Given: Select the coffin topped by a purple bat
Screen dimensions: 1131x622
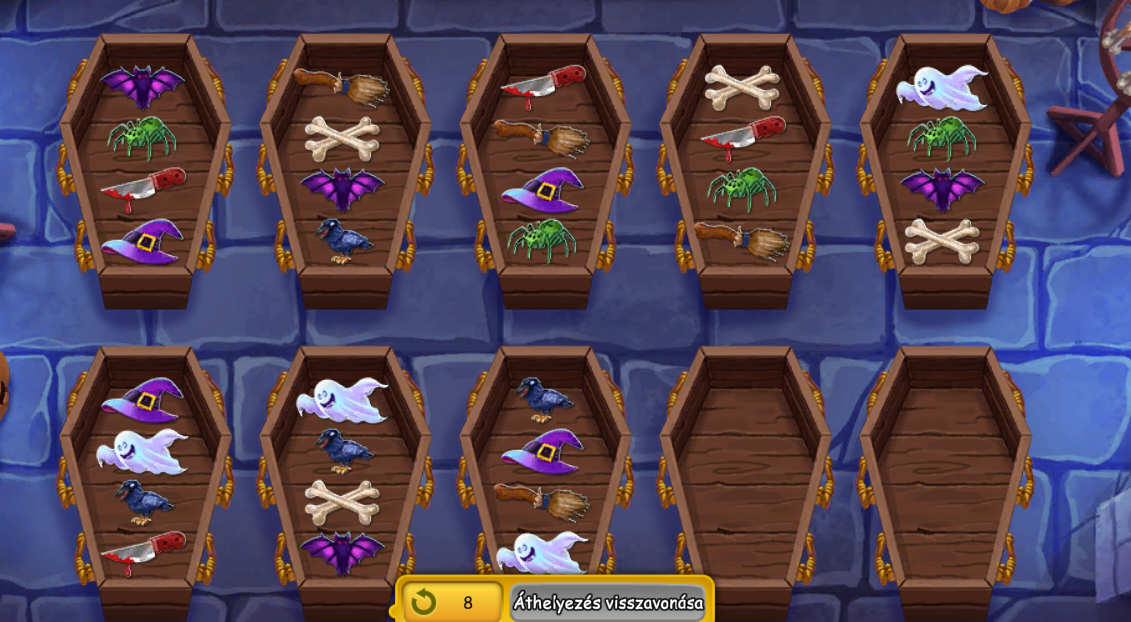Looking at the screenshot, I should click(x=145, y=170).
